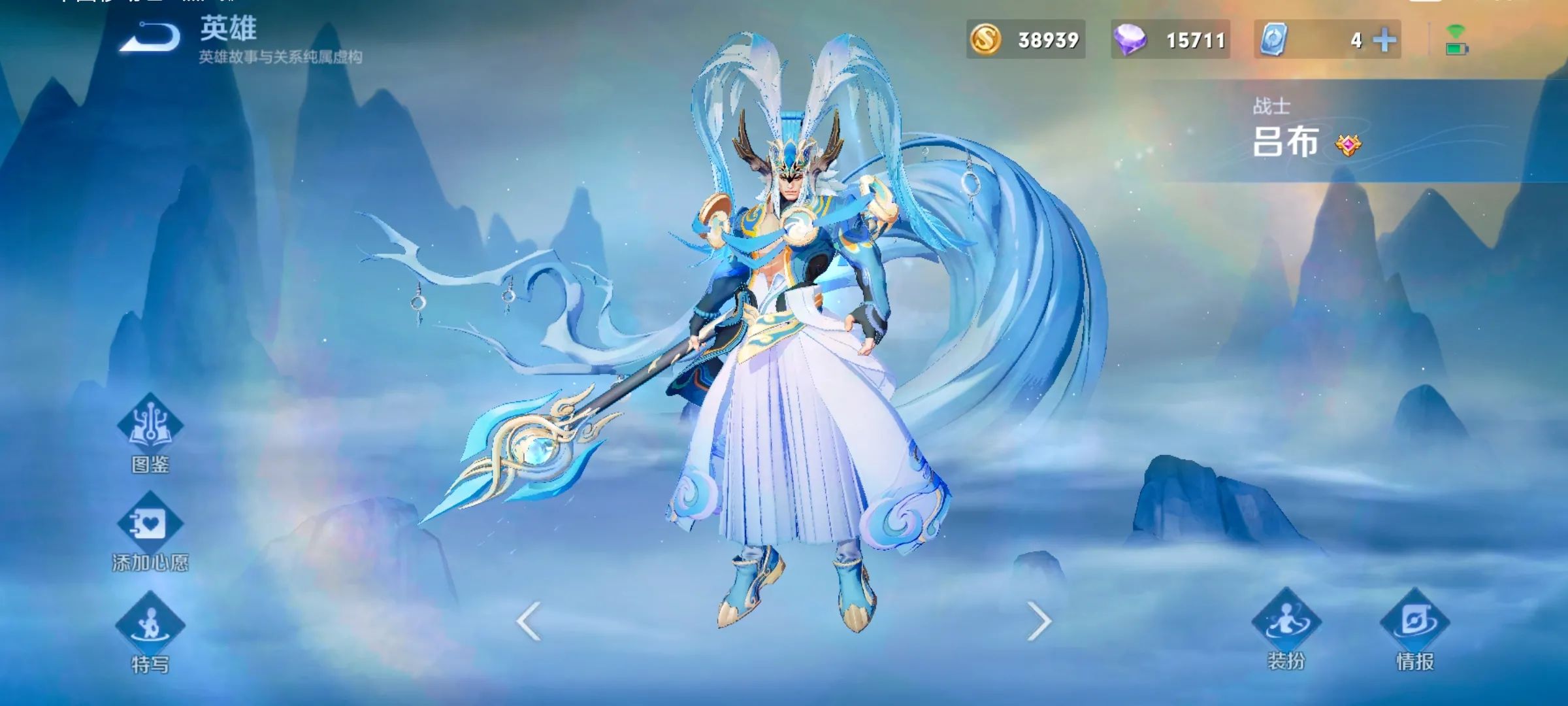
Task: Click the gold coin currency icon
Action: 985,40
